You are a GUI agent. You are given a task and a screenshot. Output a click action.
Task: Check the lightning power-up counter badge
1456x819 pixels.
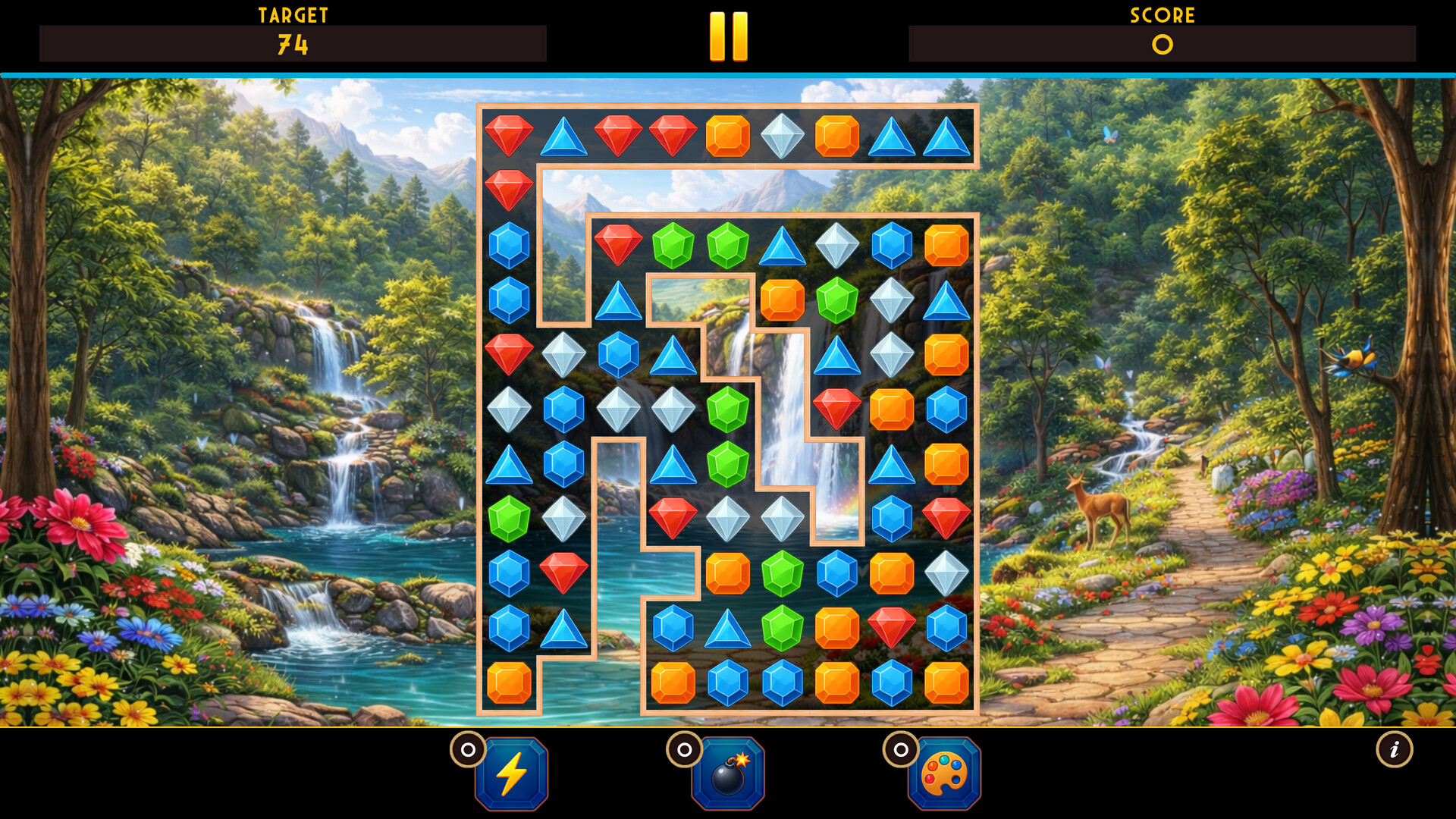(x=469, y=752)
